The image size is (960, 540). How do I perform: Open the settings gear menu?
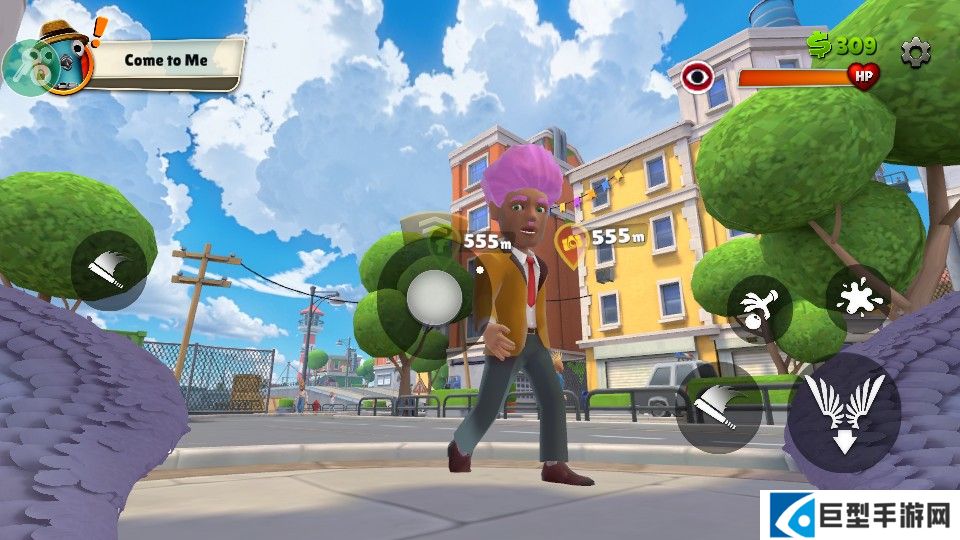coord(915,51)
